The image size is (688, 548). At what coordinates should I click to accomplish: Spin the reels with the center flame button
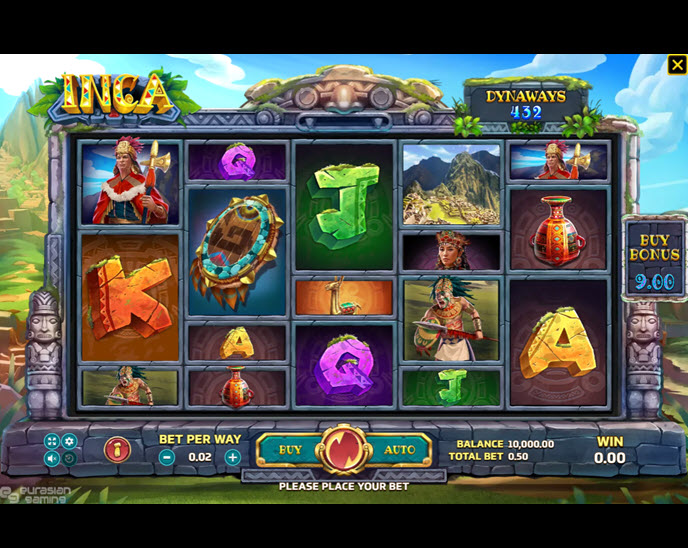point(343,451)
